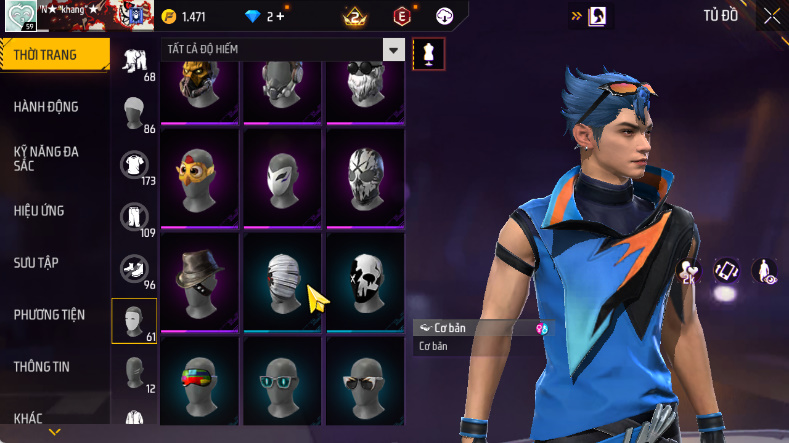Image resolution: width=789 pixels, height=443 pixels.
Task: Open the rarity filter dropdown
Action: coord(394,50)
